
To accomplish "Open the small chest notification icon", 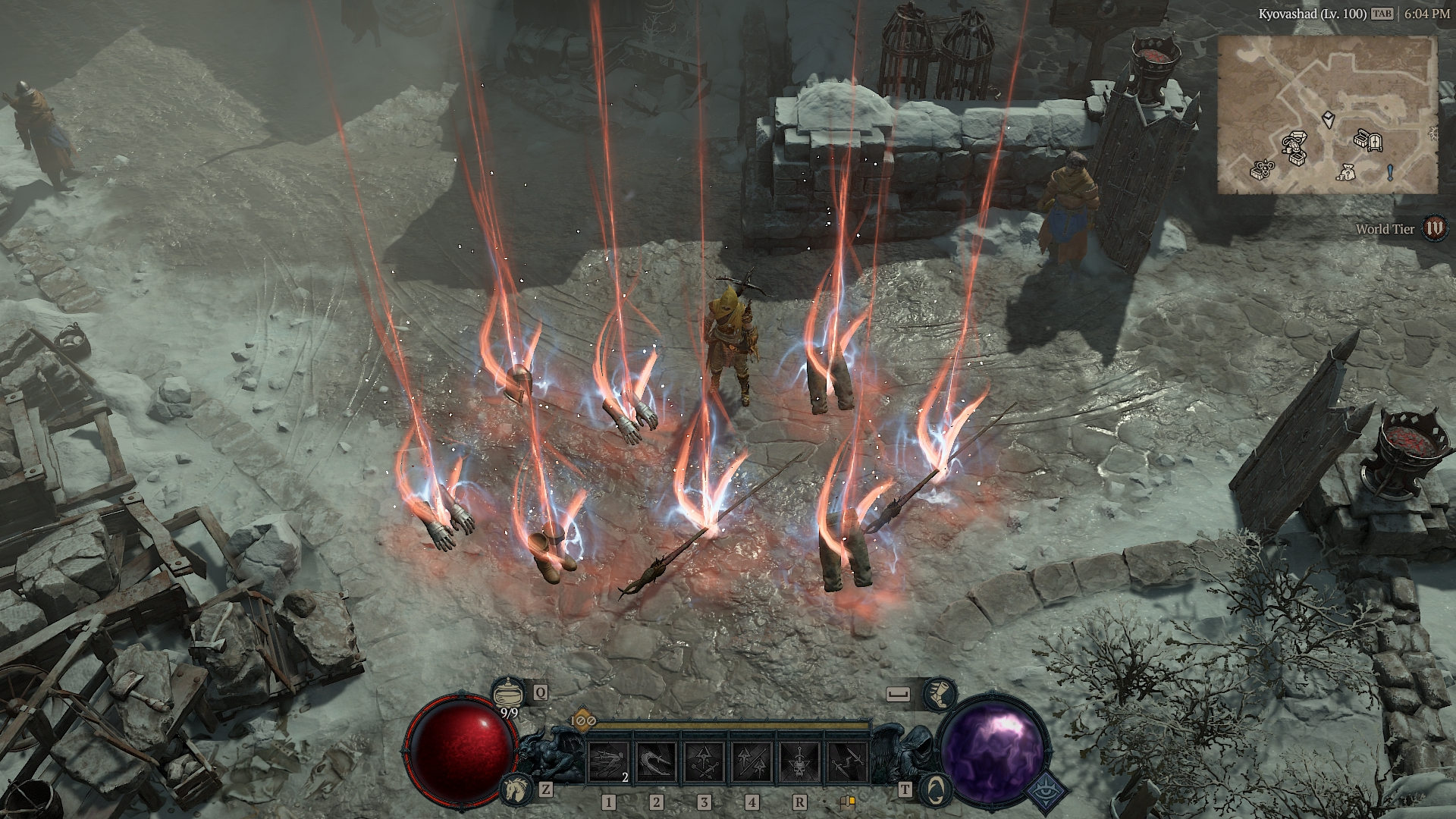I will coord(847,802).
